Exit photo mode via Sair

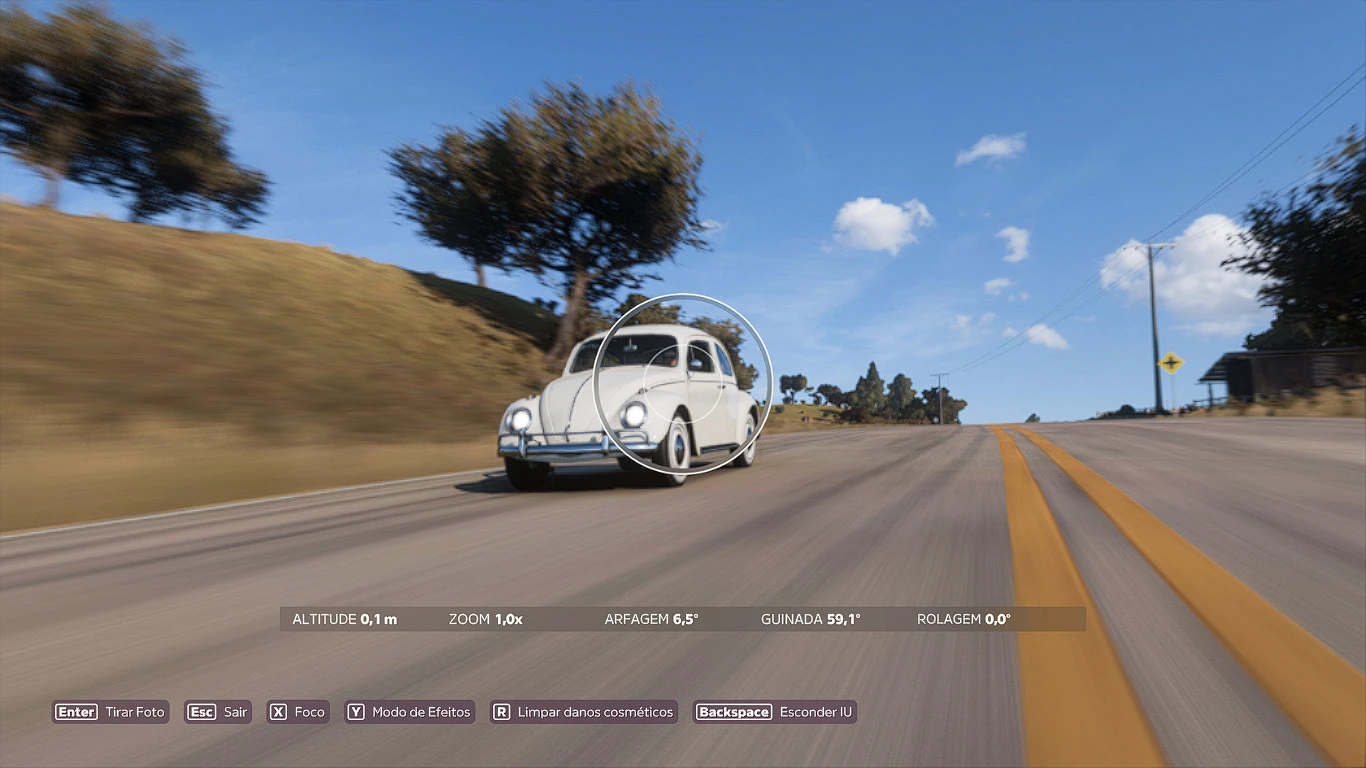pyautogui.click(x=218, y=712)
